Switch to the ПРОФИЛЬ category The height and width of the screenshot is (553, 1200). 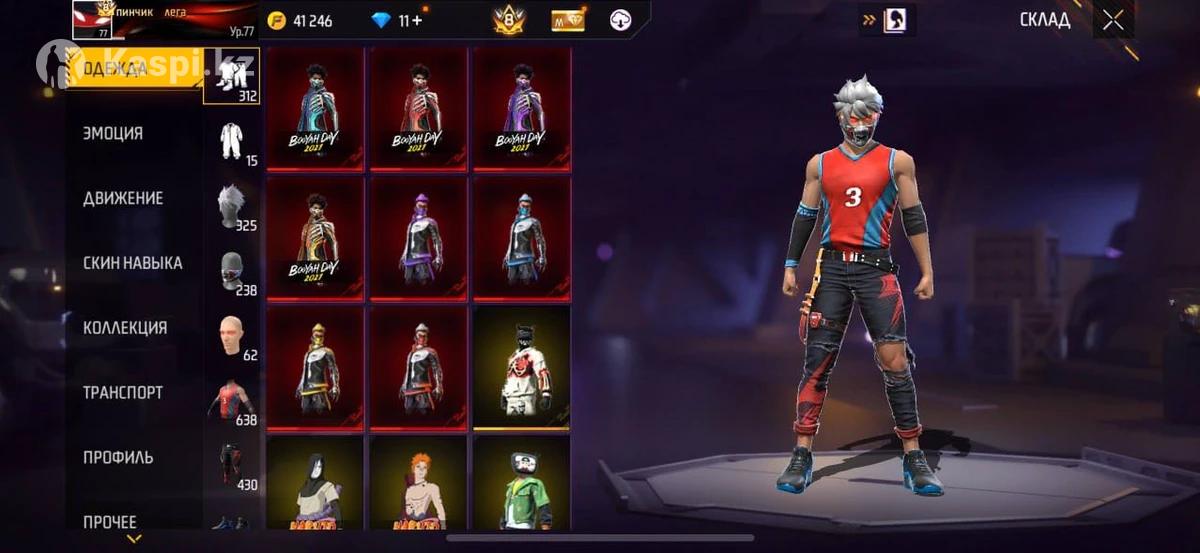coord(118,457)
